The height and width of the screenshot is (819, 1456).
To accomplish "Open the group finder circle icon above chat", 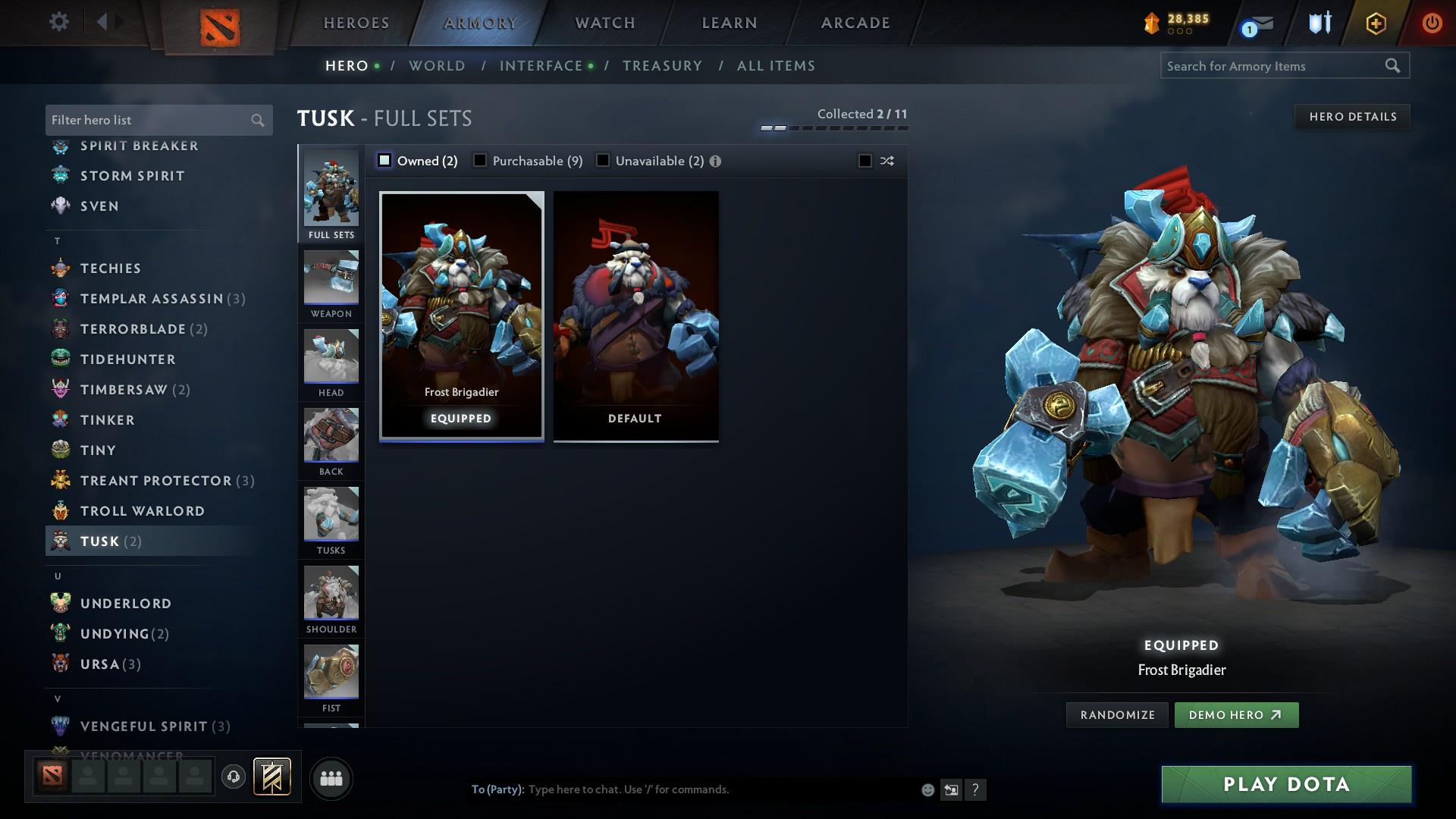I will tap(330, 778).
